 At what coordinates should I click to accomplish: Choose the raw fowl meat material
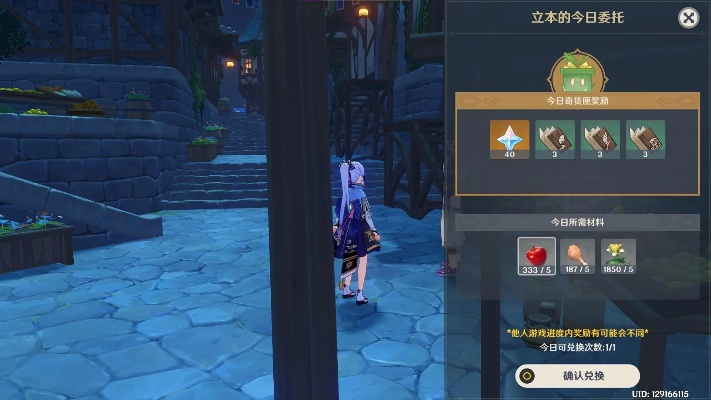578,255
